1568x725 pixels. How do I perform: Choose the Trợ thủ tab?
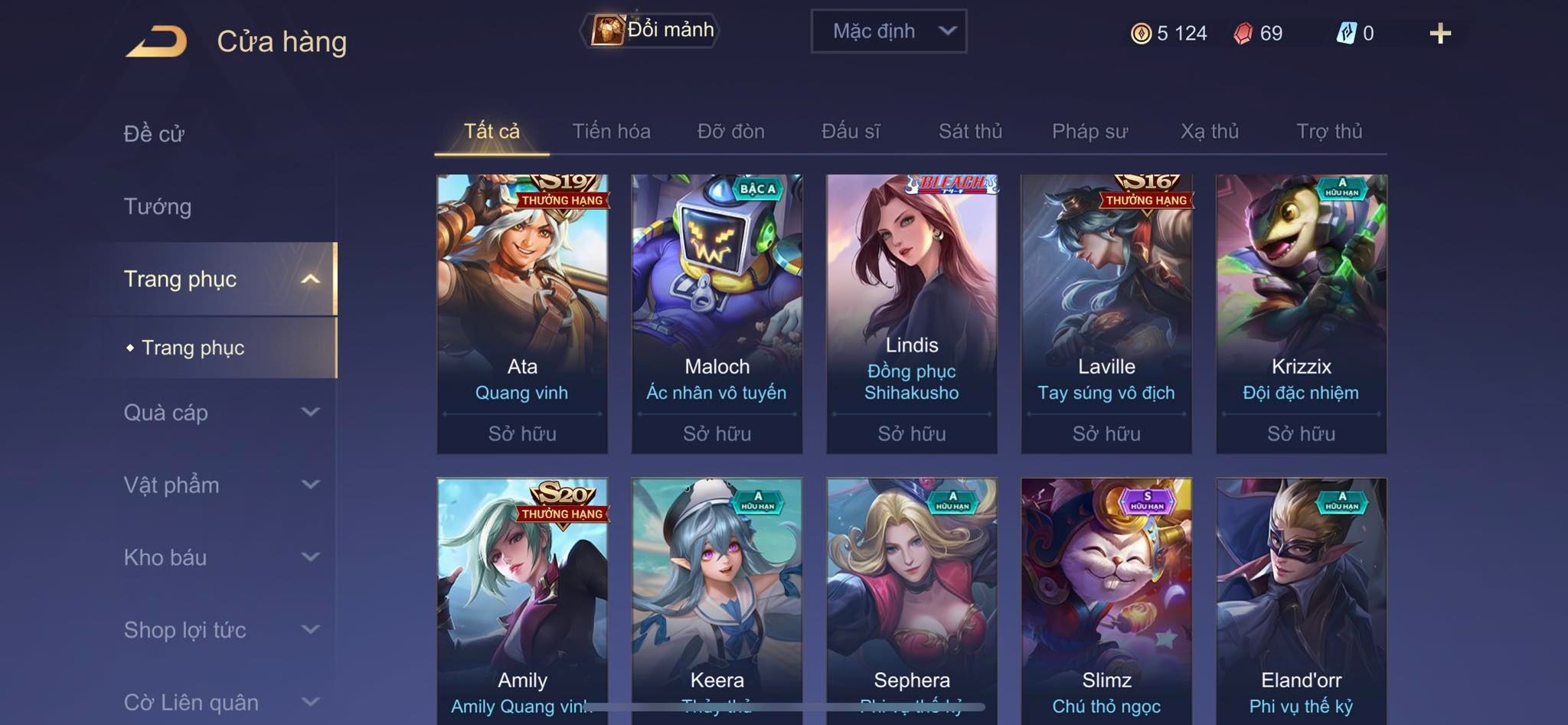pos(1329,132)
